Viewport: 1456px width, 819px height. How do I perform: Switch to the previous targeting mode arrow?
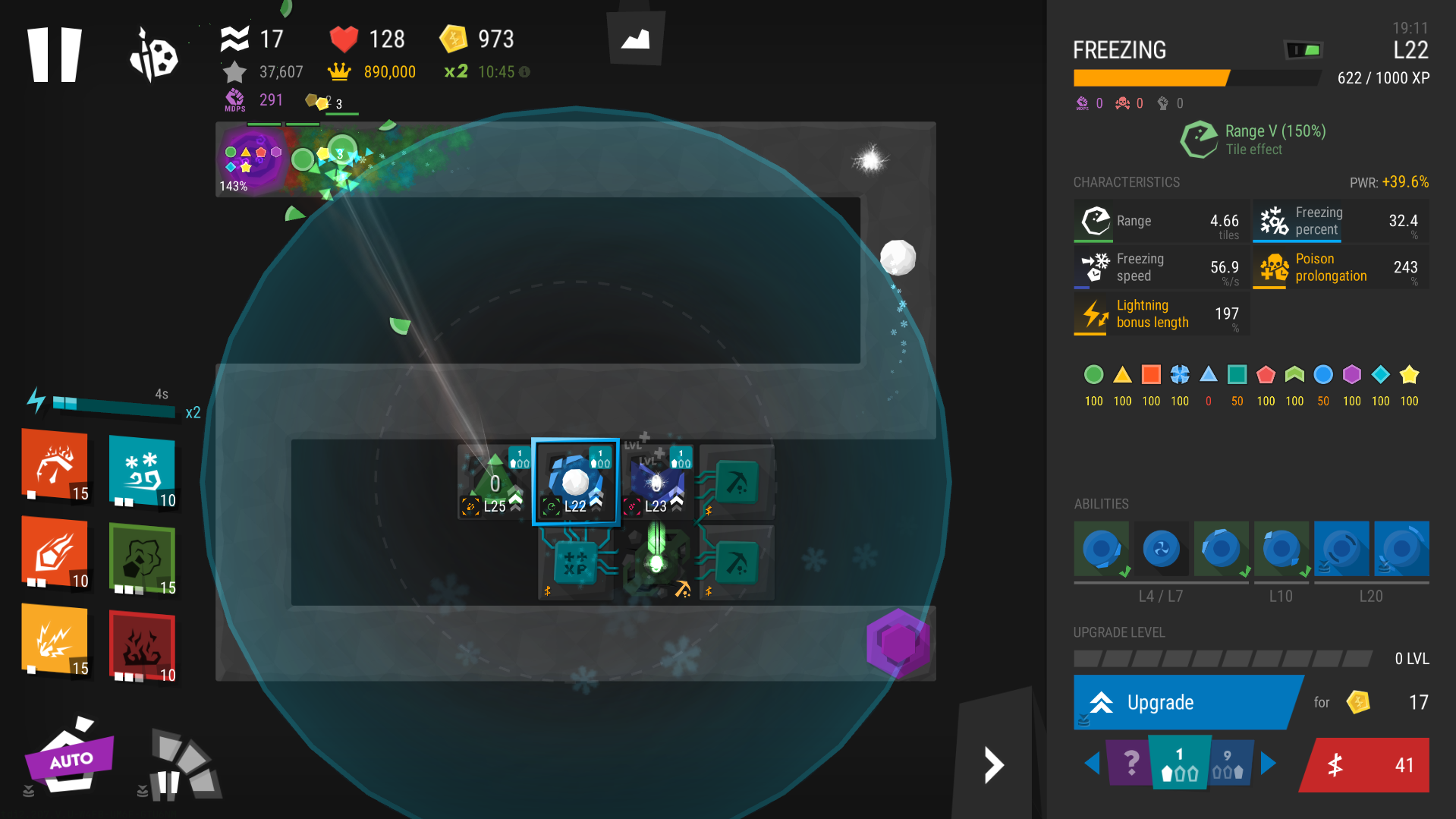(x=1092, y=763)
